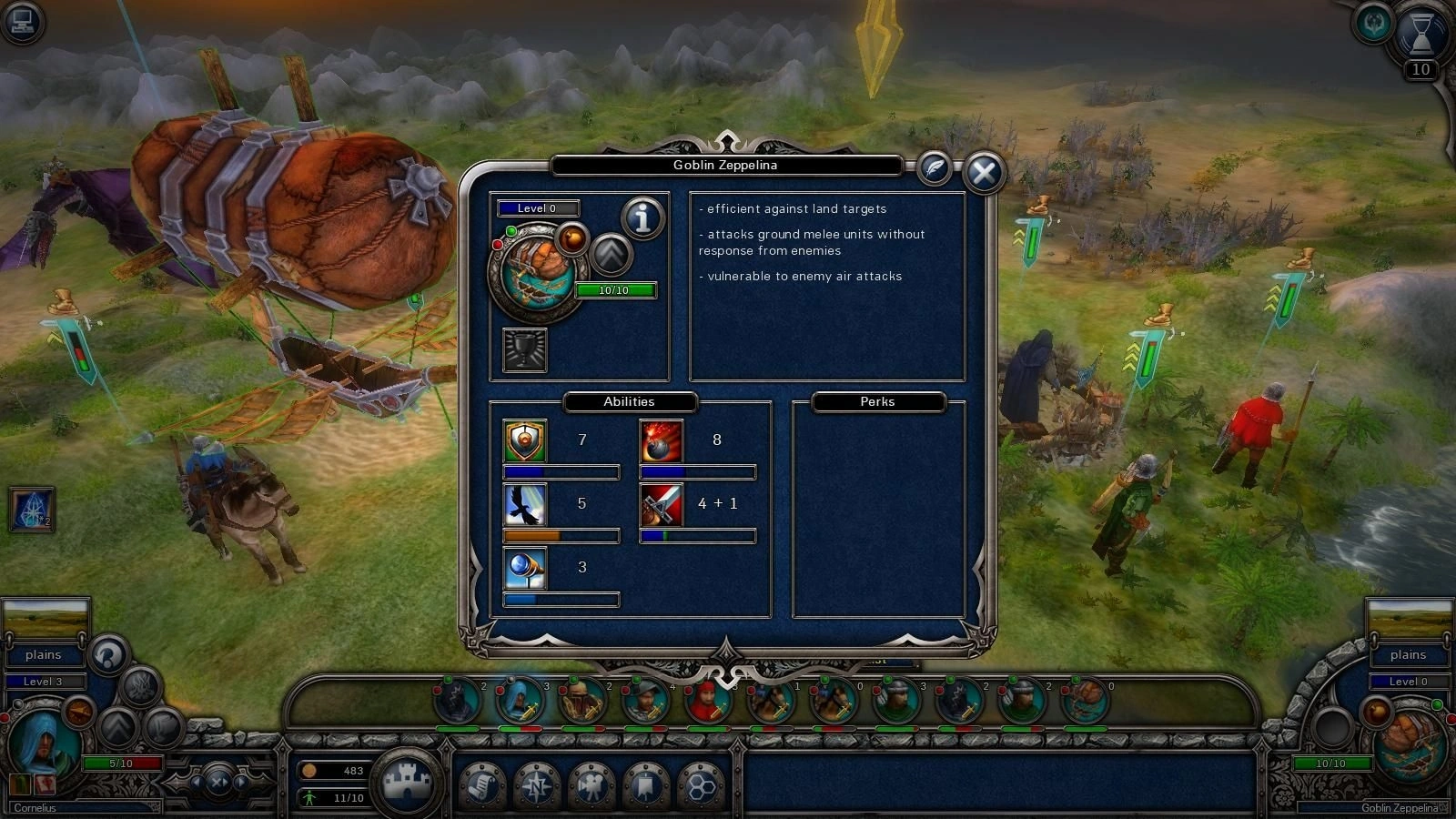This screenshot has width=1456, height=819.
Task: Open the computer system menu icon
Action: [22, 22]
